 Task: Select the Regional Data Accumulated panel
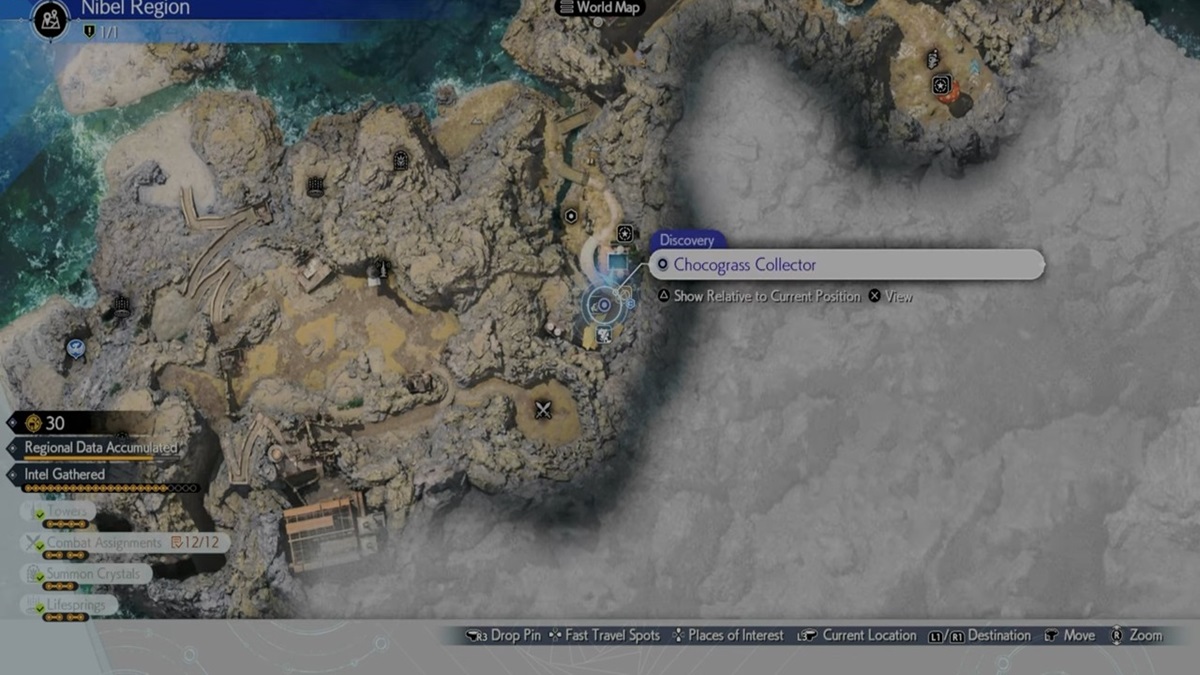pyautogui.click(x=100, y=448)
